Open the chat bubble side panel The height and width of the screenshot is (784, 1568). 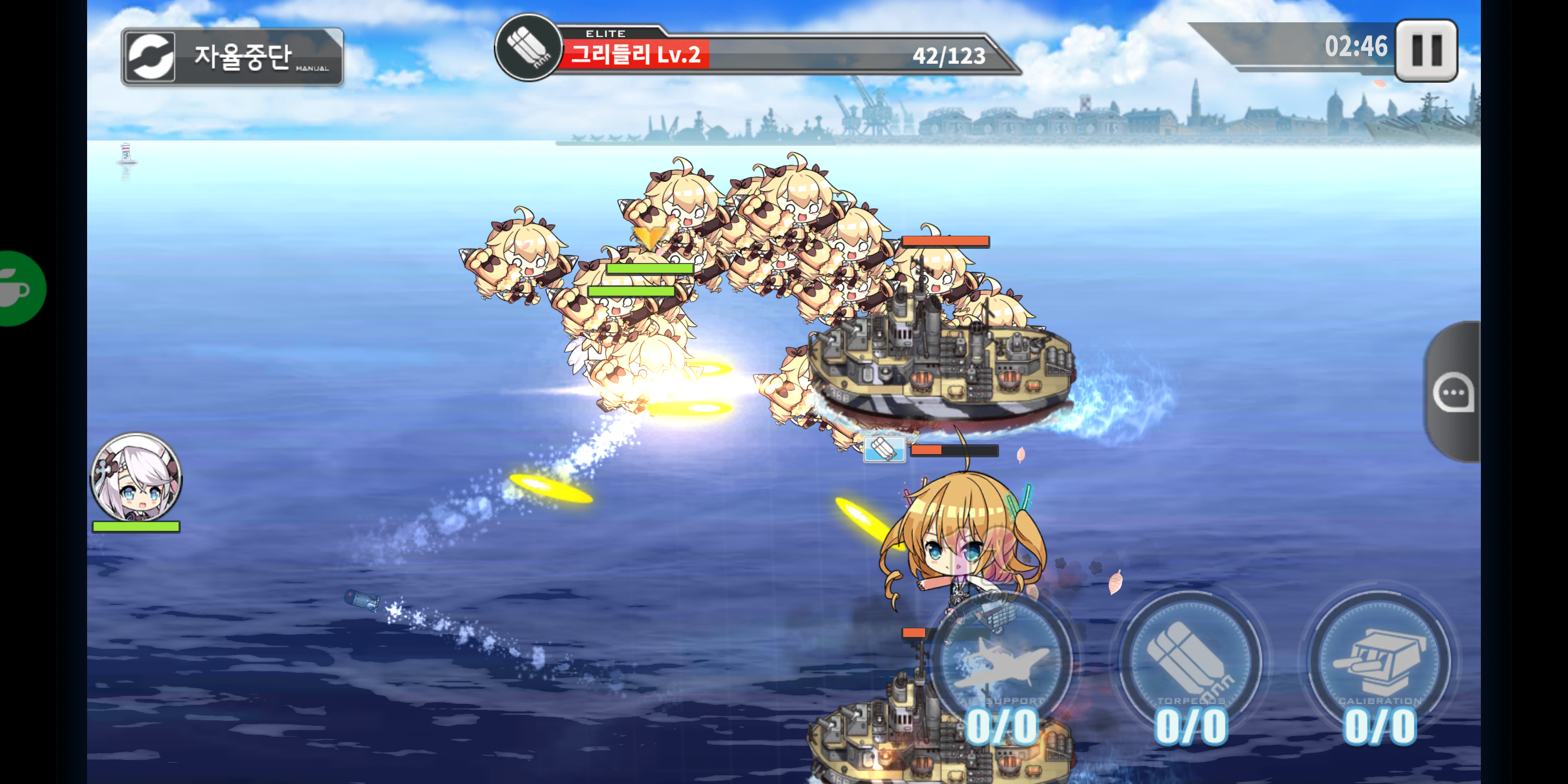(x=1454, y=393)
